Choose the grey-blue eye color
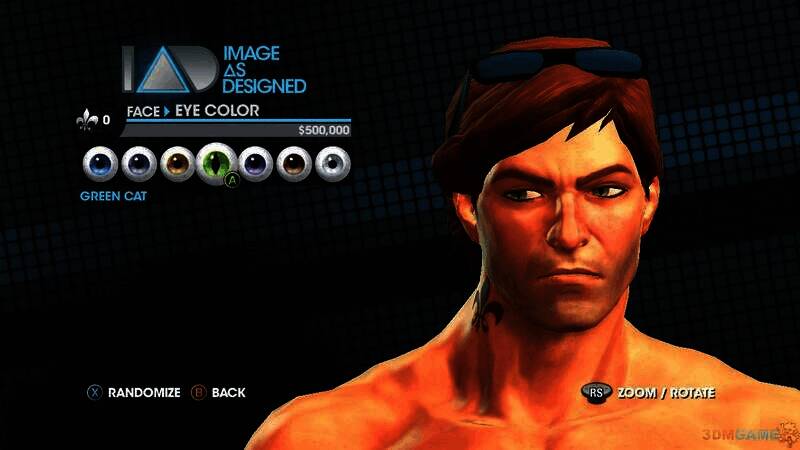Image resolution: width=800 pixels, height=450 pixels. click(x=138, y=163)
